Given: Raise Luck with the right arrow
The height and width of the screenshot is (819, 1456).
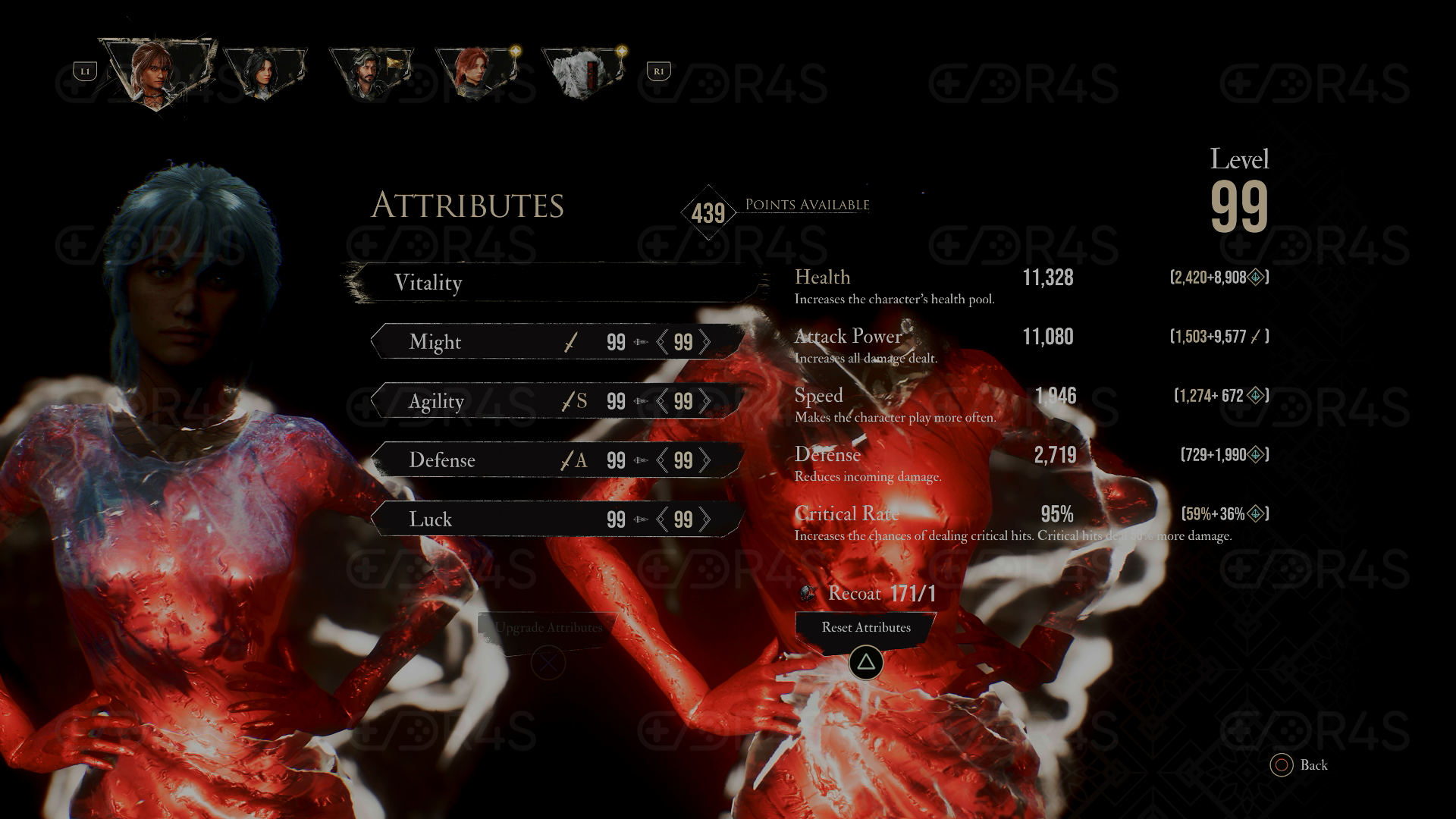Looking at the screenshot, I should [x=705, y=519].
